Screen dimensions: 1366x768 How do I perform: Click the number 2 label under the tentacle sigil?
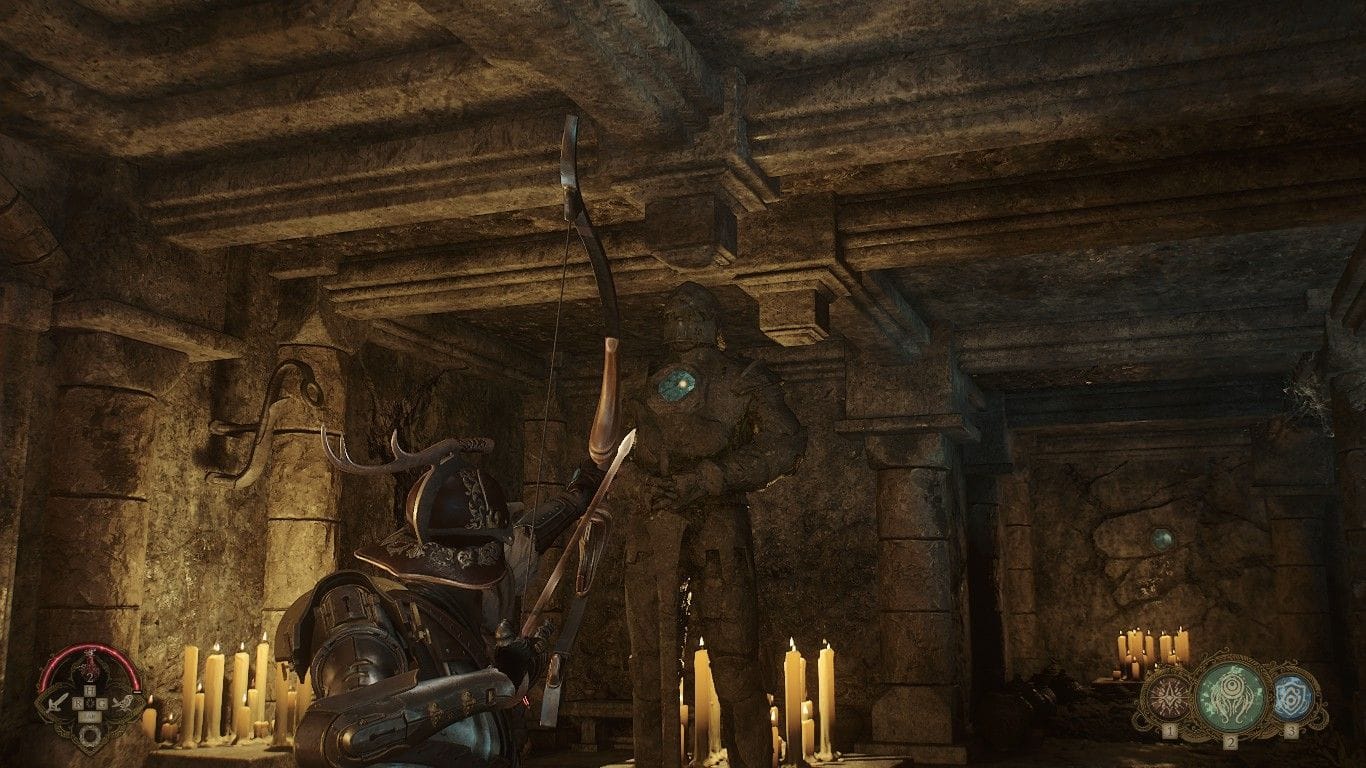coord(1231,743)
